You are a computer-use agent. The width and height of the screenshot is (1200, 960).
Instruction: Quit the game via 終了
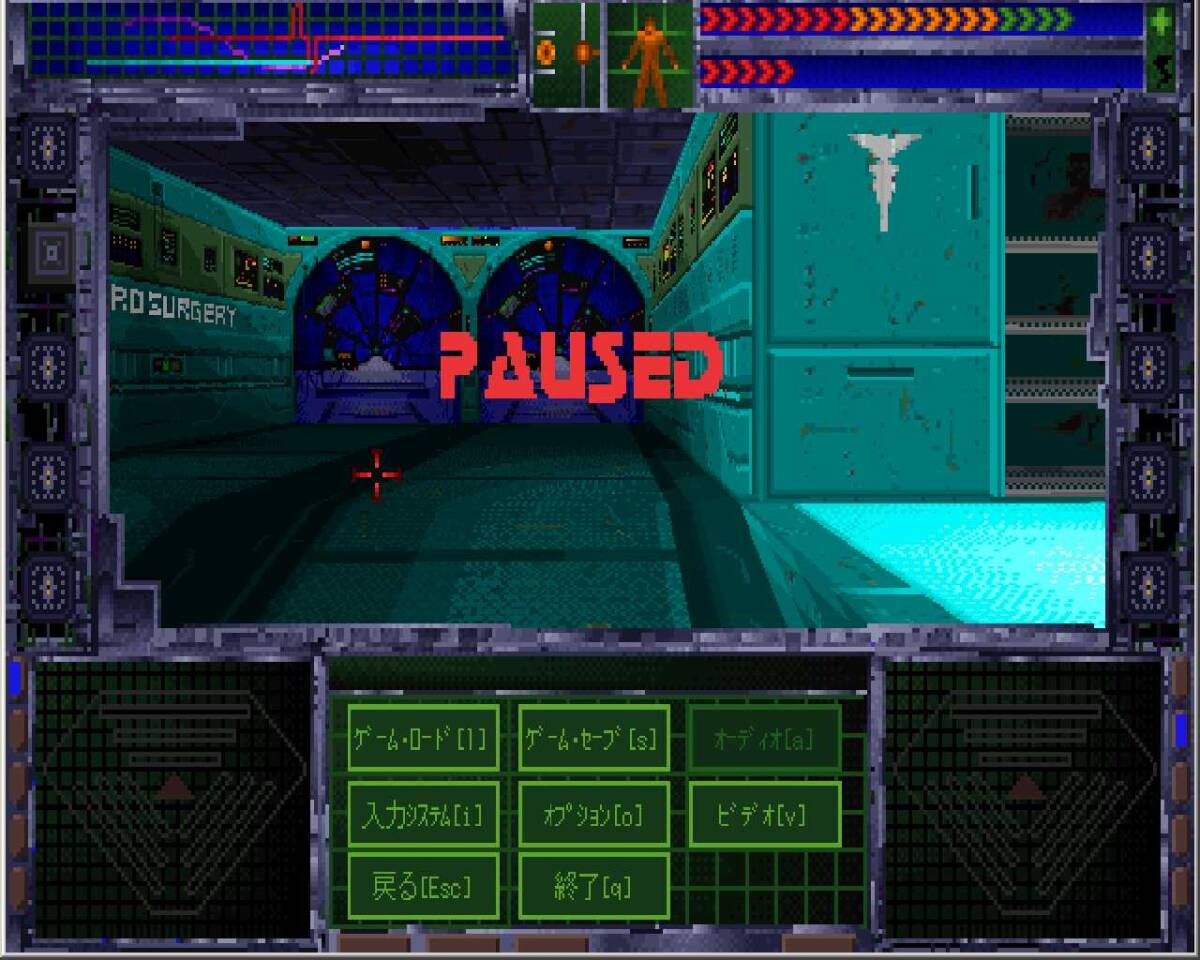coord(594,886)
